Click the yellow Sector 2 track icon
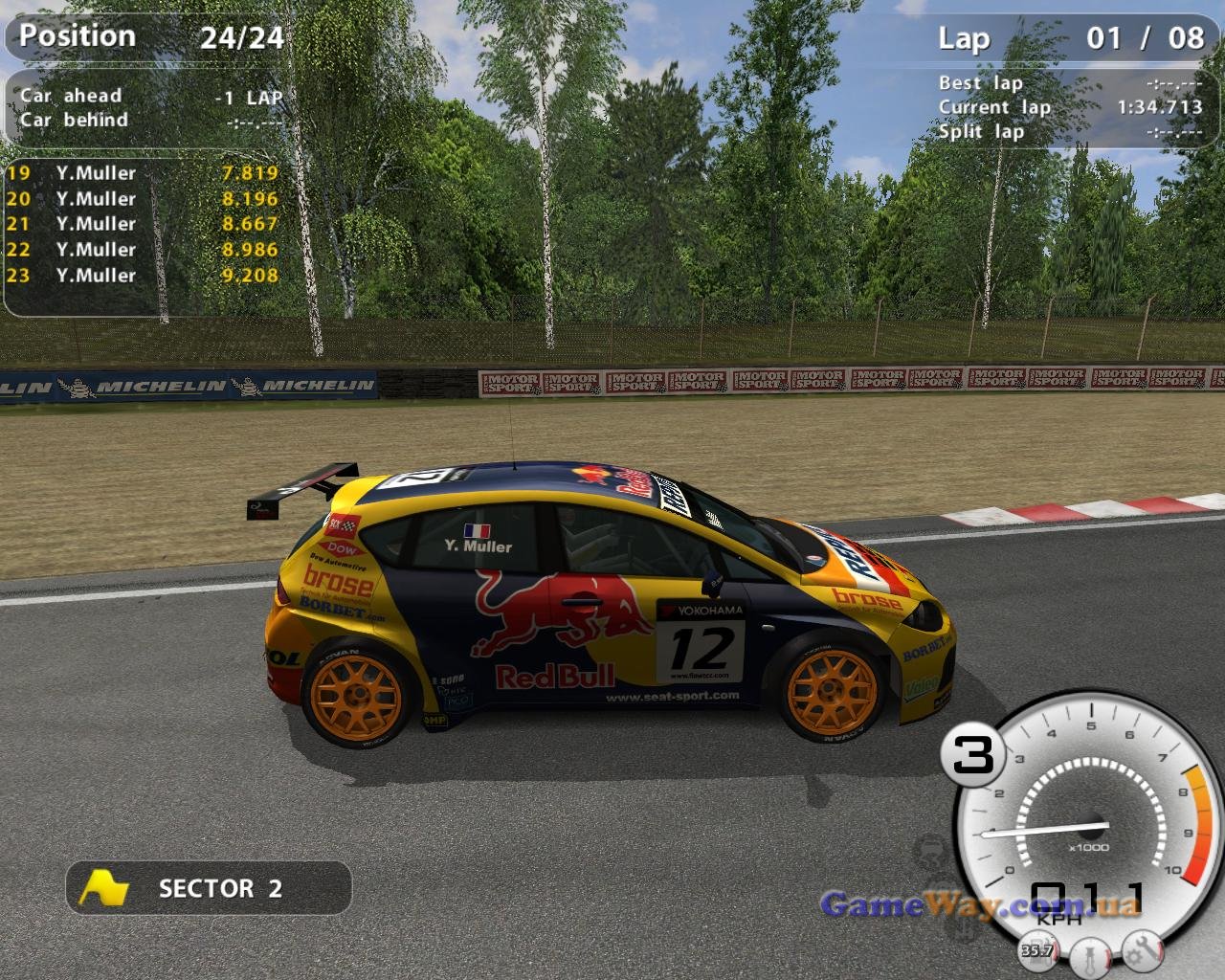This screenshot has width=1225, height=980. click(x=103, y=888)
